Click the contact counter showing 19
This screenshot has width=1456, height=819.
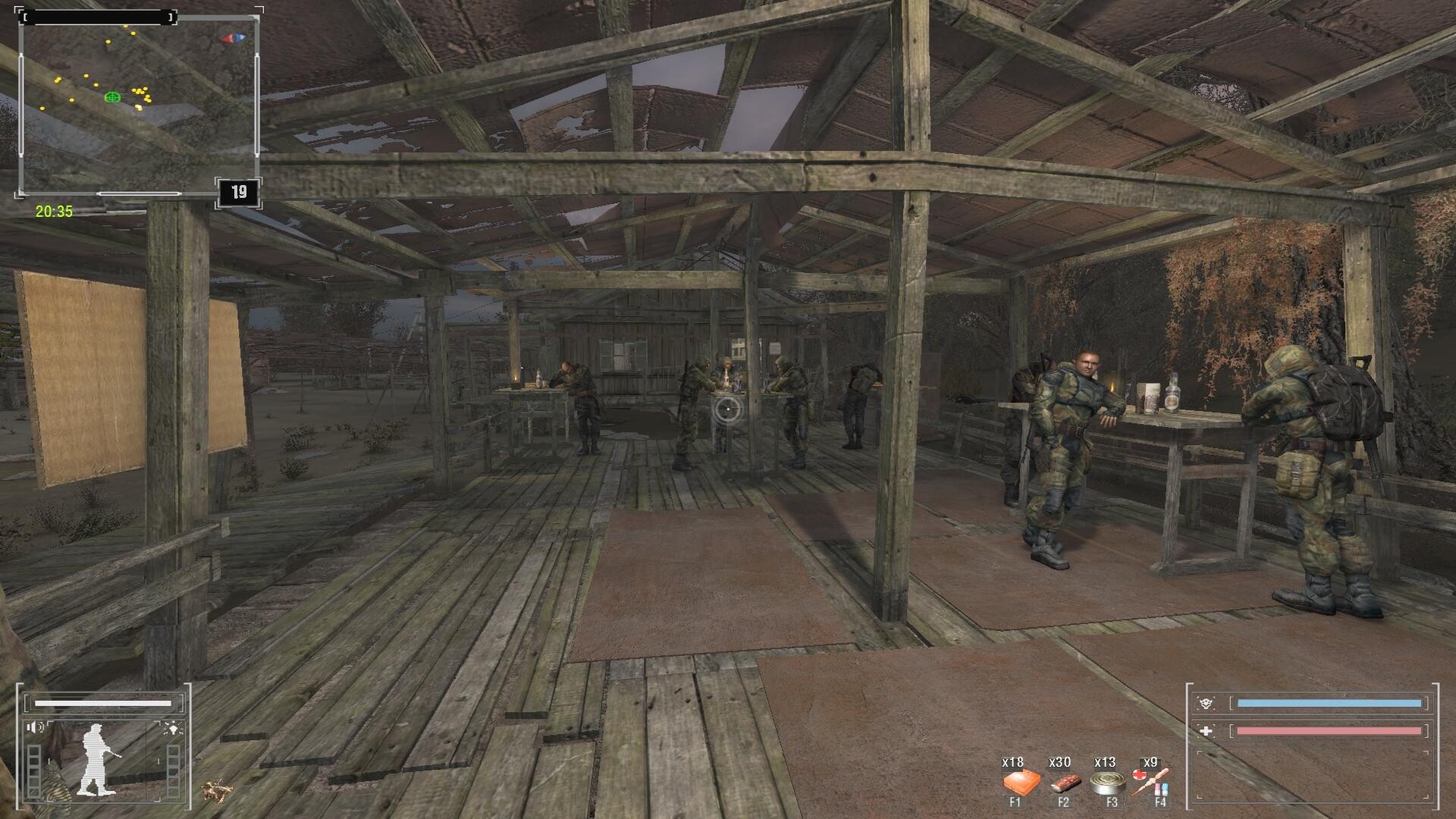coord(239,193)
